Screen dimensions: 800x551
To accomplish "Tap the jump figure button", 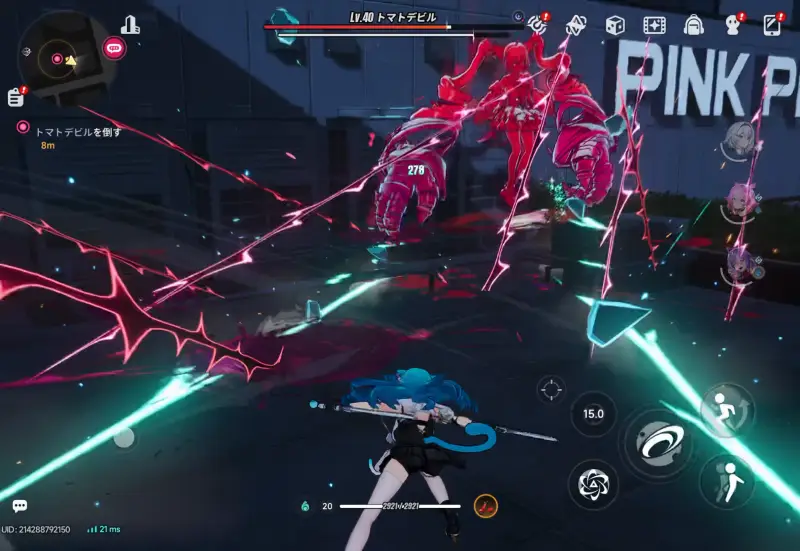I will pyautogui.click(x=725, y=481).
